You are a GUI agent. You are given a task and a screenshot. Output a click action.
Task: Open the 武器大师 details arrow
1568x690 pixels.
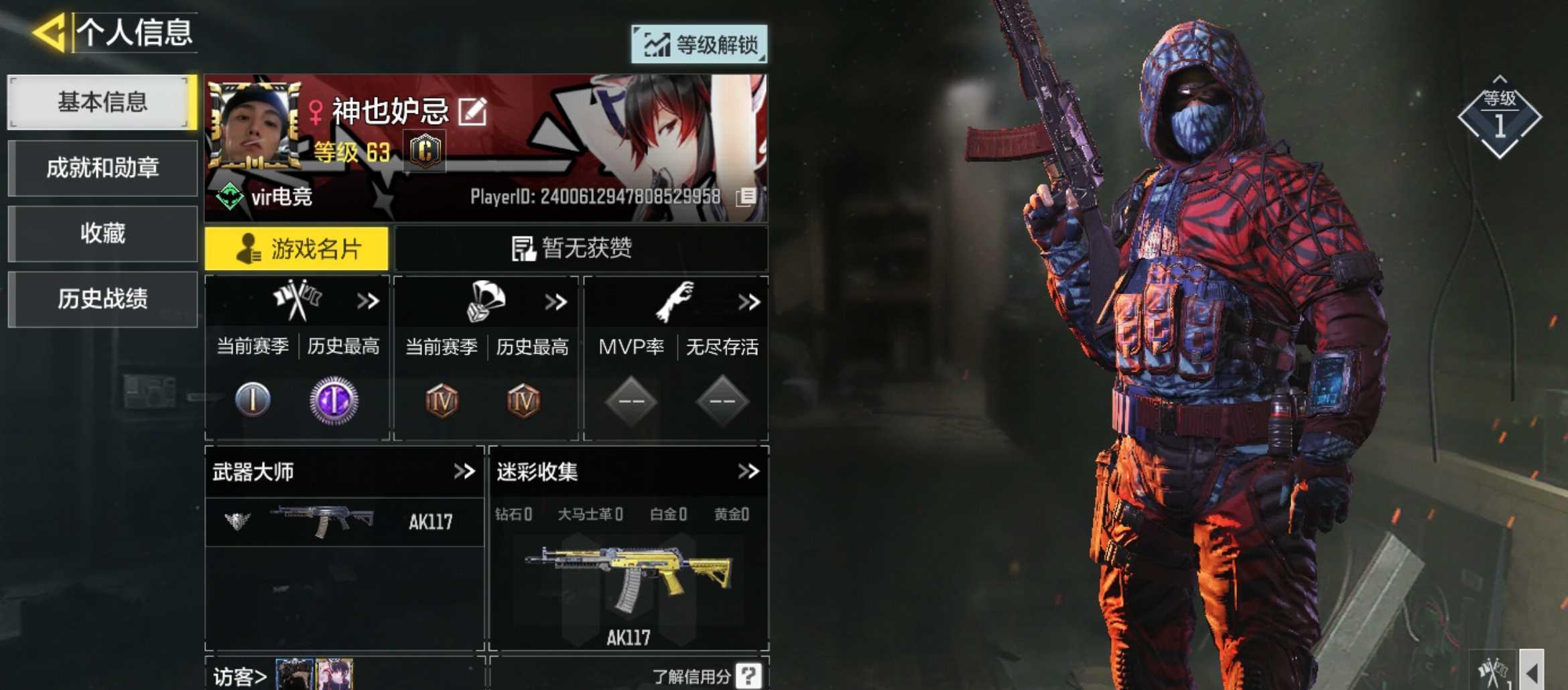[464, 472]
